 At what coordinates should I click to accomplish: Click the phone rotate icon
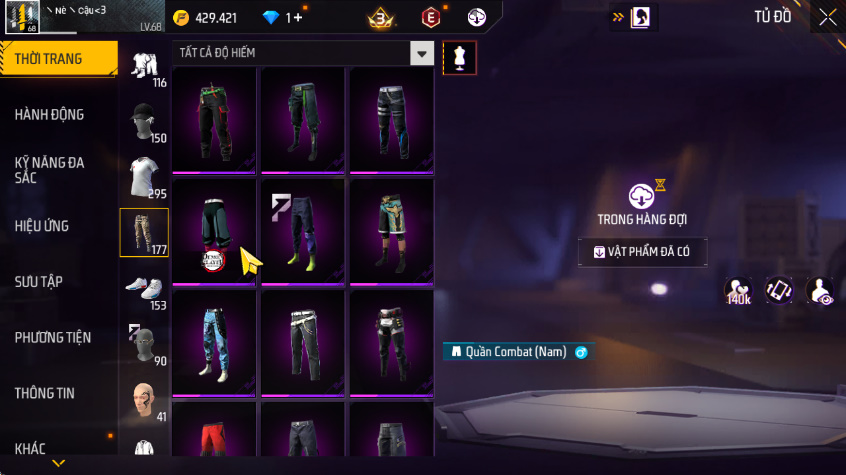(780, 291)
